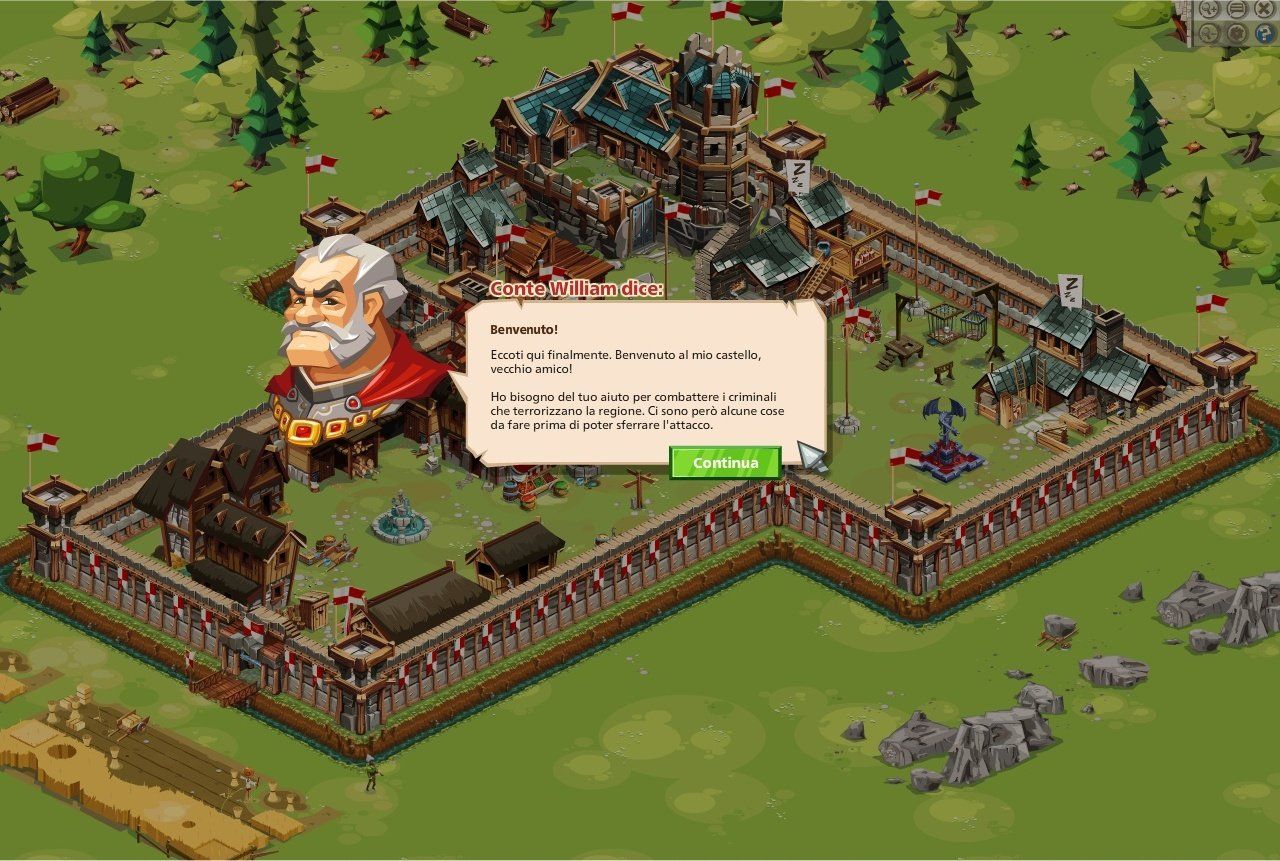Click the X icon in the corner panel

pyautogui.click(x=1265, y=9)
